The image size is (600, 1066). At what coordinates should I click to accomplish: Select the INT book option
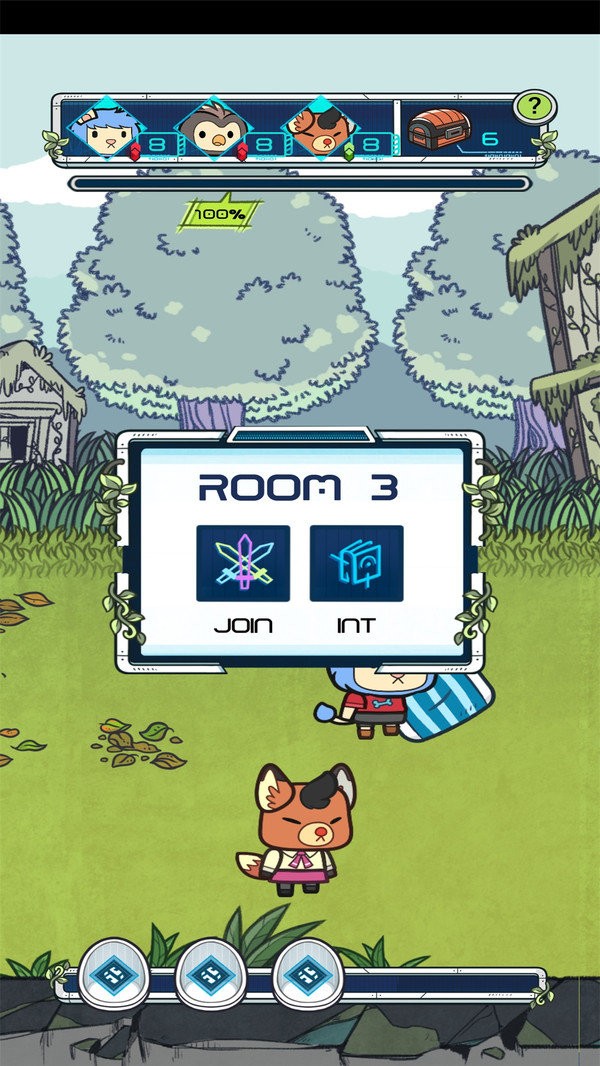[x=356, y=564]
